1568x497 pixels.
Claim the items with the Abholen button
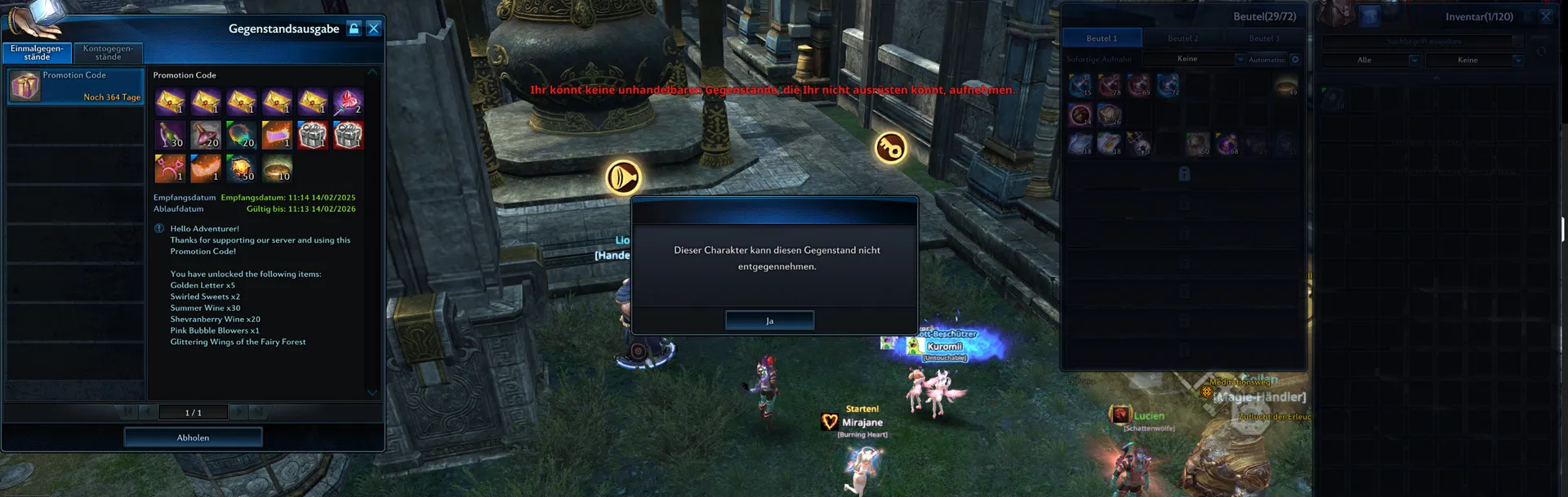click(193, 437)
